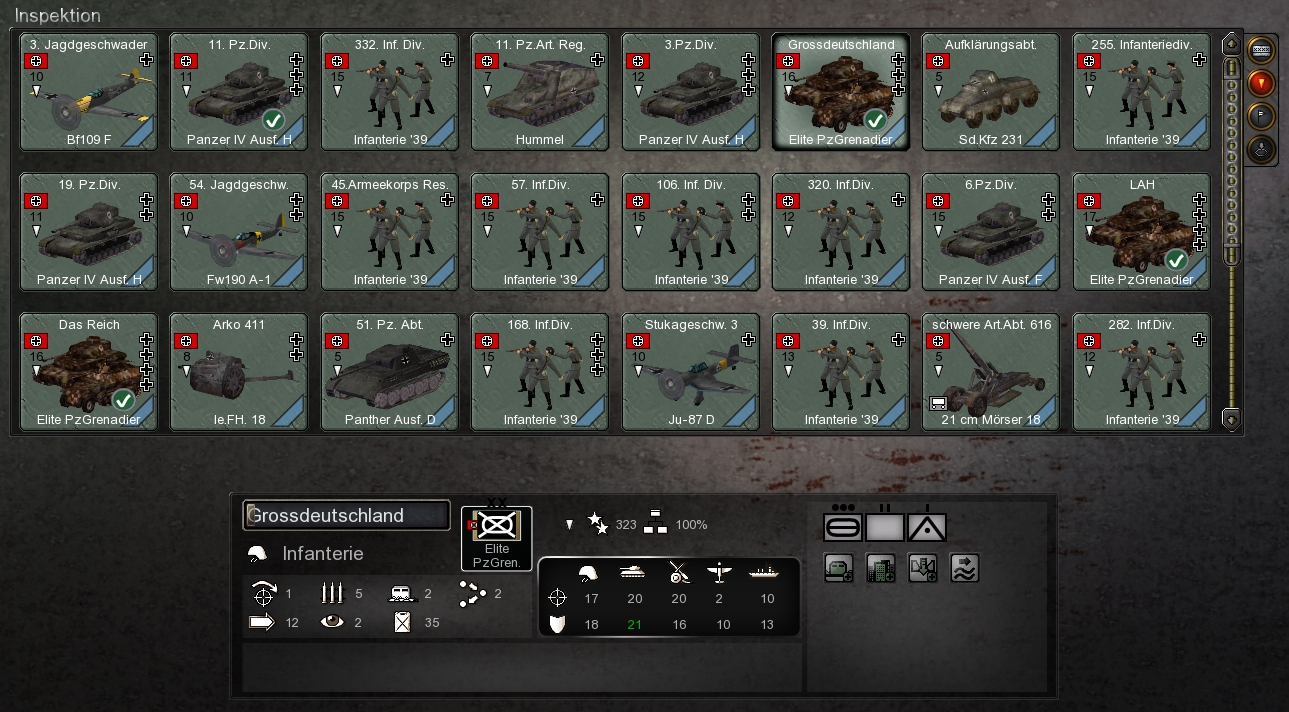Edit the Grossdeutschland unit name field

click(346, 516)
